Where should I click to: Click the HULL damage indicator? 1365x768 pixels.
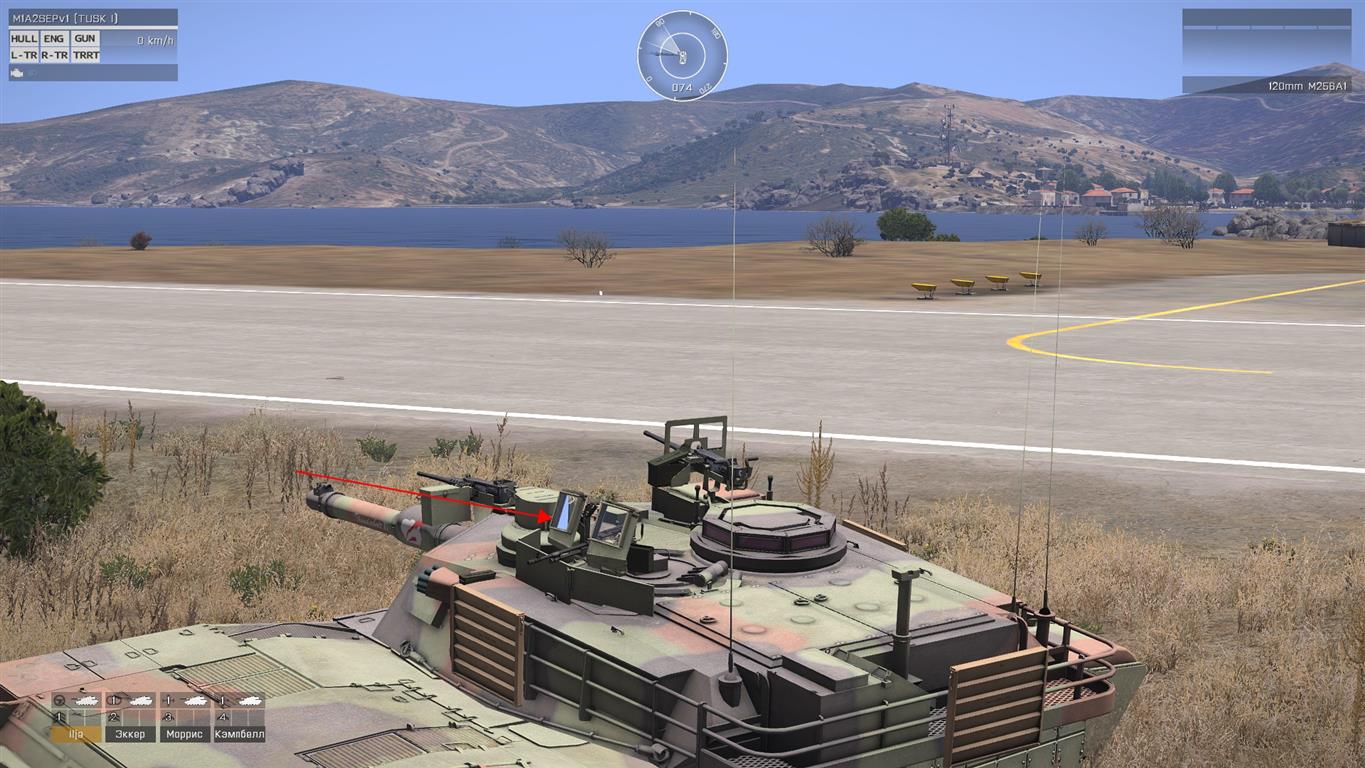tap(24, 39)
